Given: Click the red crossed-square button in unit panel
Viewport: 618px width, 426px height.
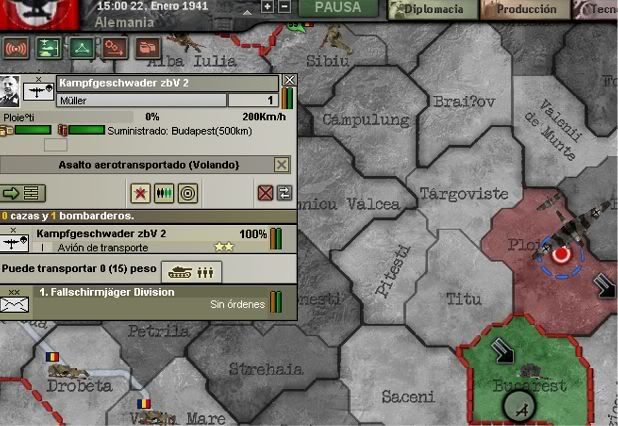Looking at the screenshot, I should (265, 193).
